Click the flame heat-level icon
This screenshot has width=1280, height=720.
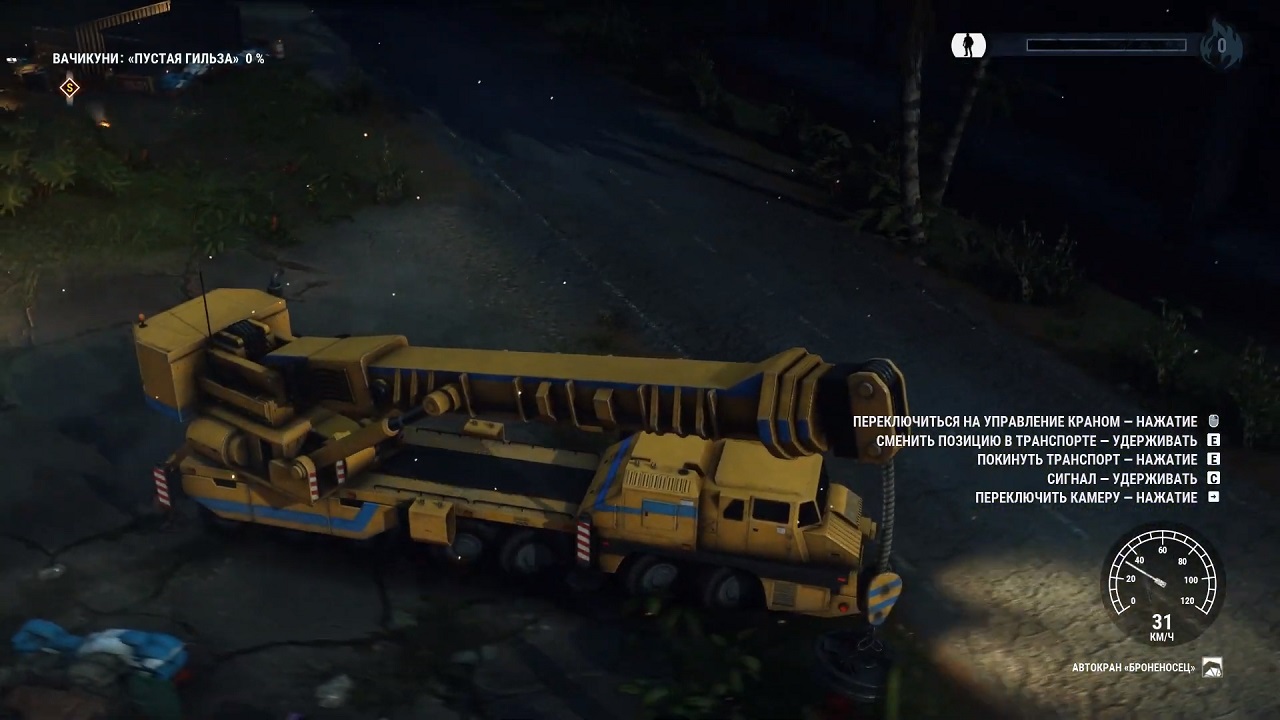[1222, 45]
